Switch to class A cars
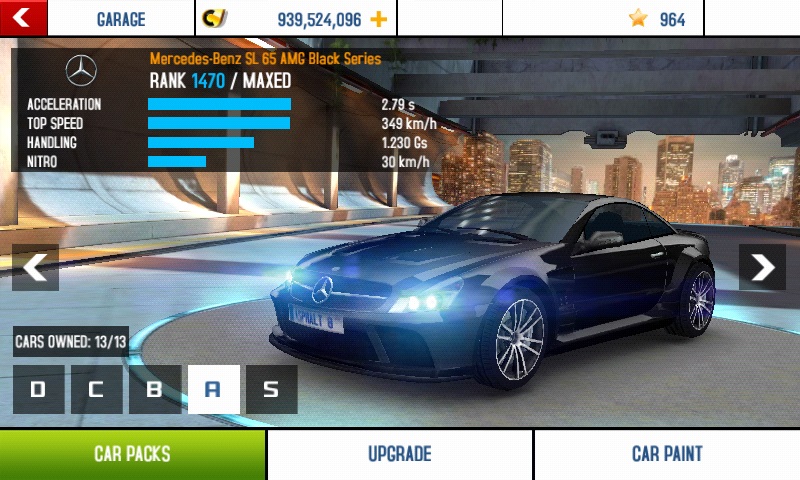The width and height of the screenshot is (800, 480). [213, 389]
